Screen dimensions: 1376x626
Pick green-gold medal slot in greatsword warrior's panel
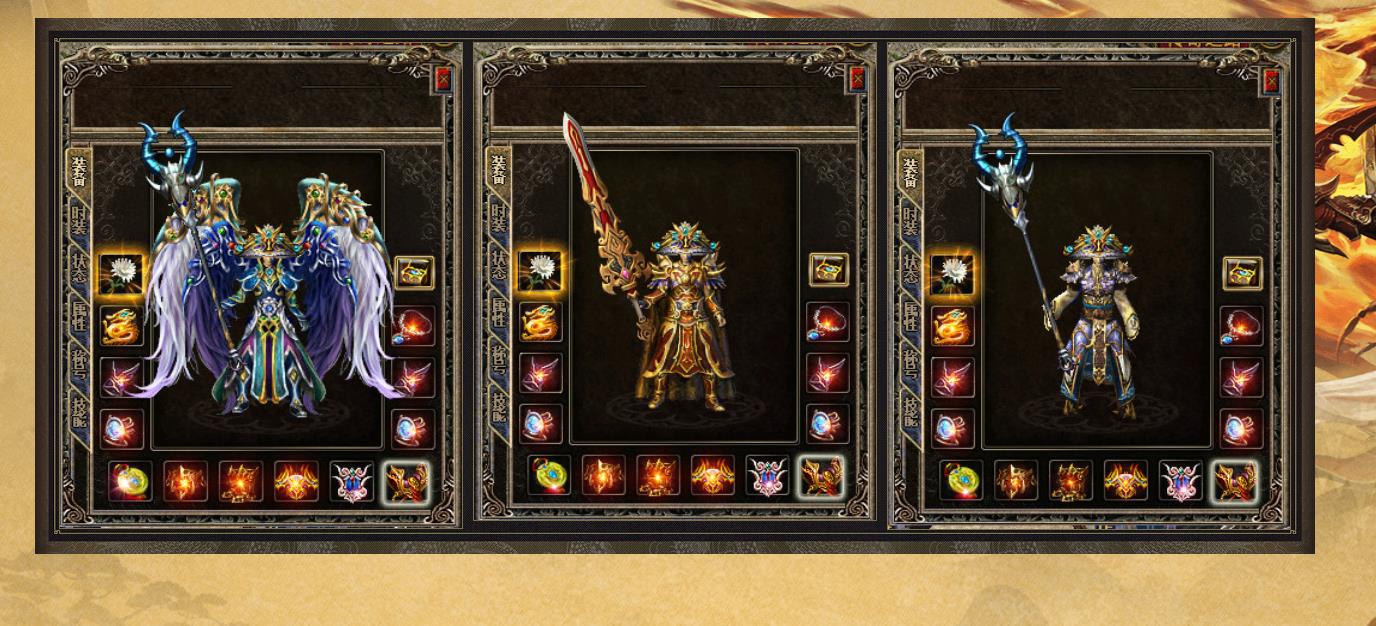coord(549,476)
